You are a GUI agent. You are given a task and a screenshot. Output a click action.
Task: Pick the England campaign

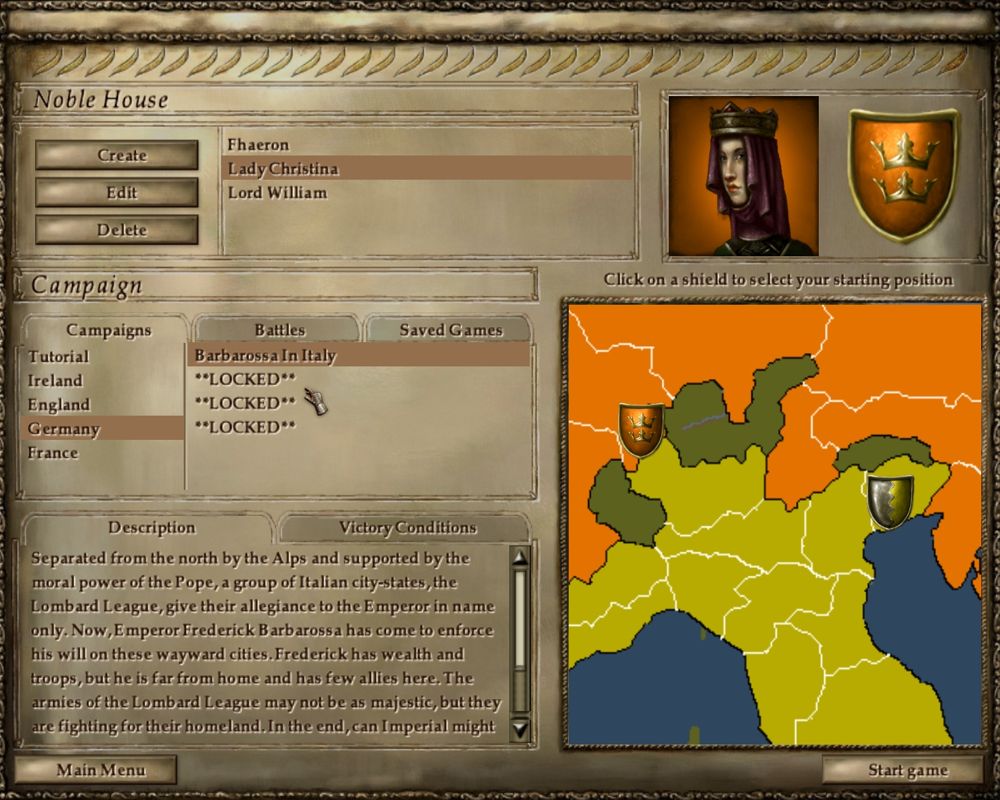point(58,405)
